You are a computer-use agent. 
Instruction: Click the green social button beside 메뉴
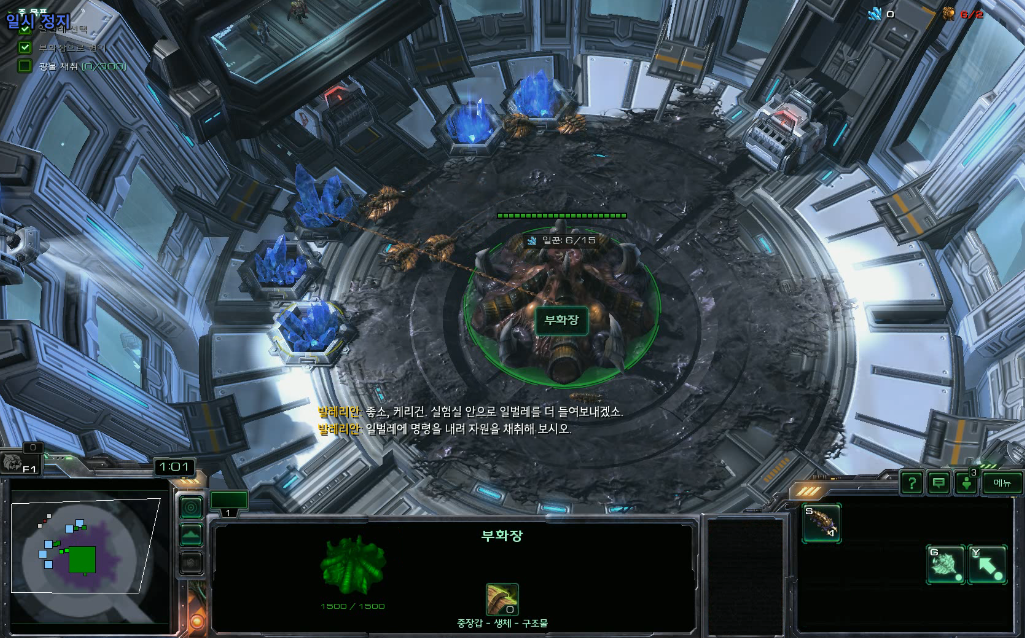point(966,483)
